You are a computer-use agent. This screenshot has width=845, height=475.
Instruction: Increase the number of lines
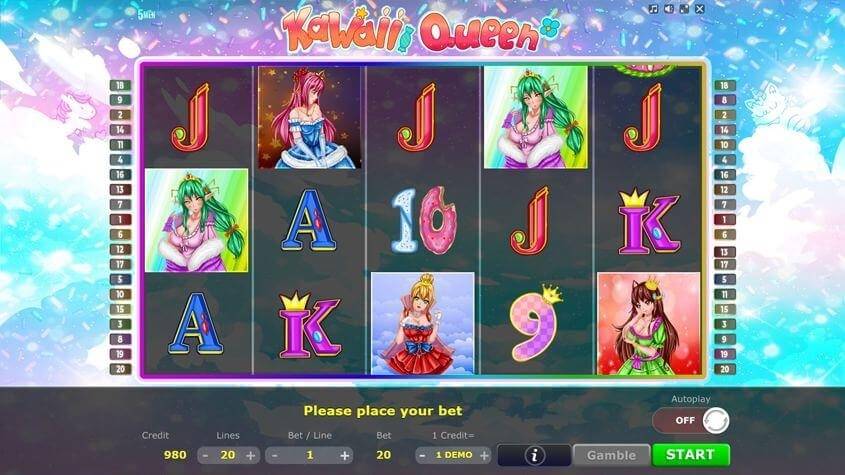coord(251,455)
